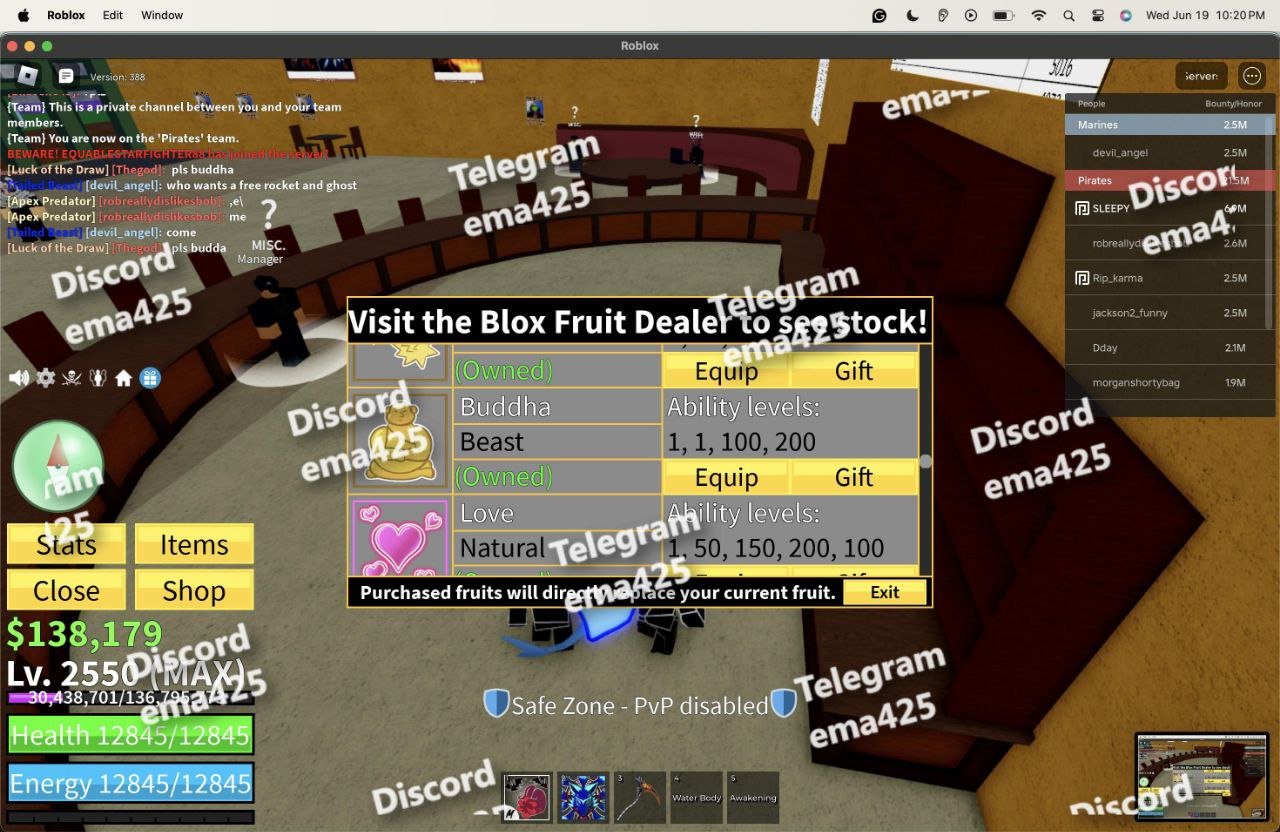This screenshot has height=832, width=1280.
Task: Select the scythe weapon hotbar slot
Action: coord(640,797)
